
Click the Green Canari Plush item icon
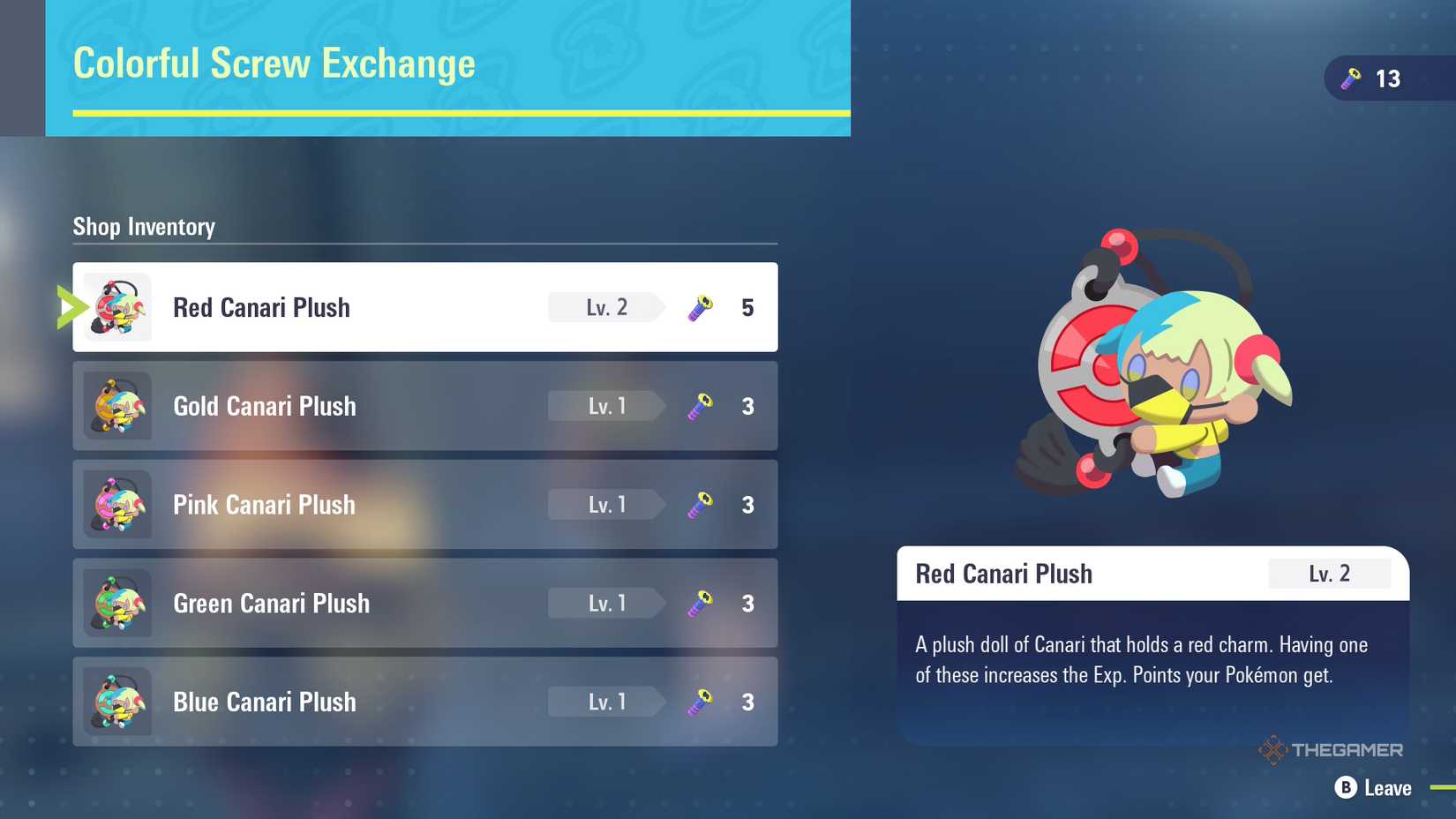click(x=118, y=604)
